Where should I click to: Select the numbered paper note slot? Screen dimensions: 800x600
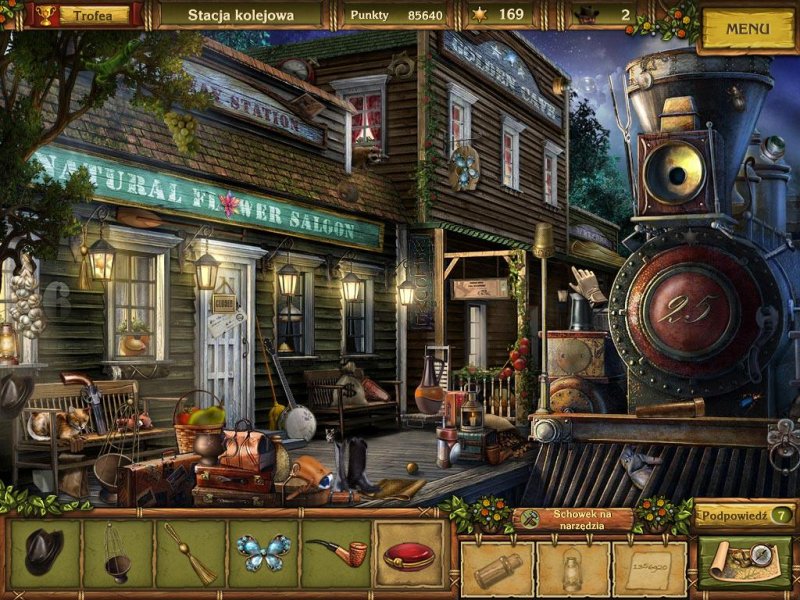[649, 569]
